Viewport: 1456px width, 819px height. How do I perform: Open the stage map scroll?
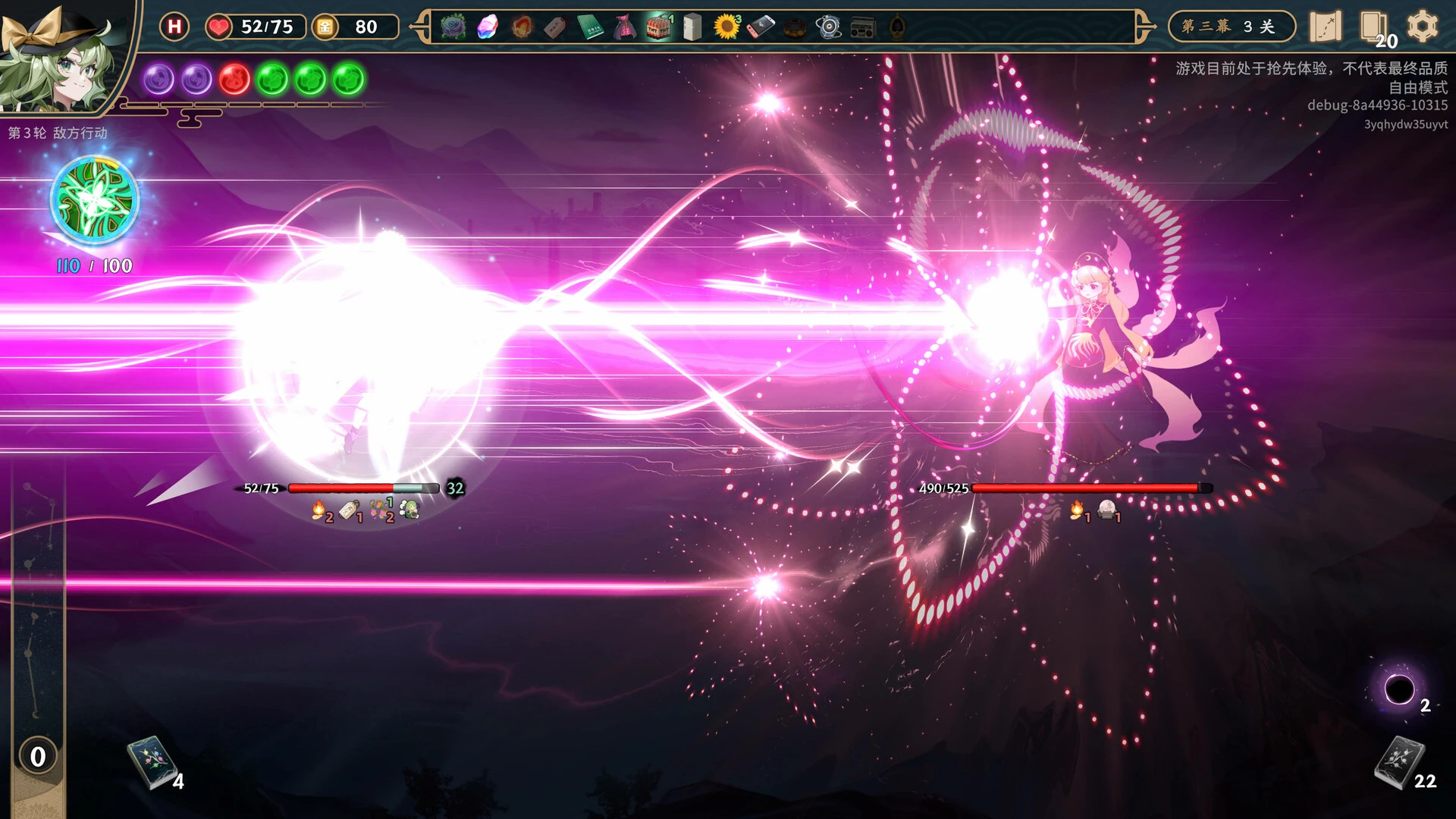click(x=1325, y=27)
